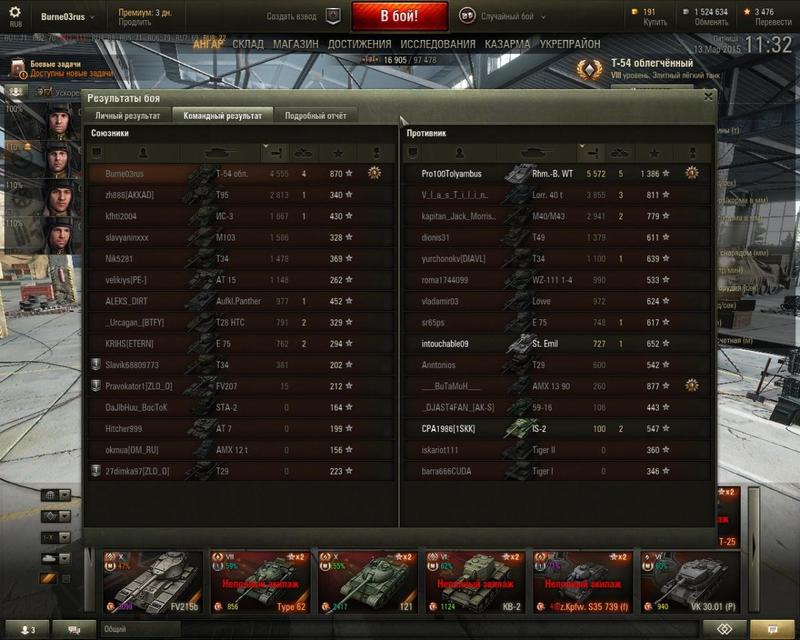Select the FV215b tank in the carousel
This screenshot has width=800, height=640.
coord(151,581)
